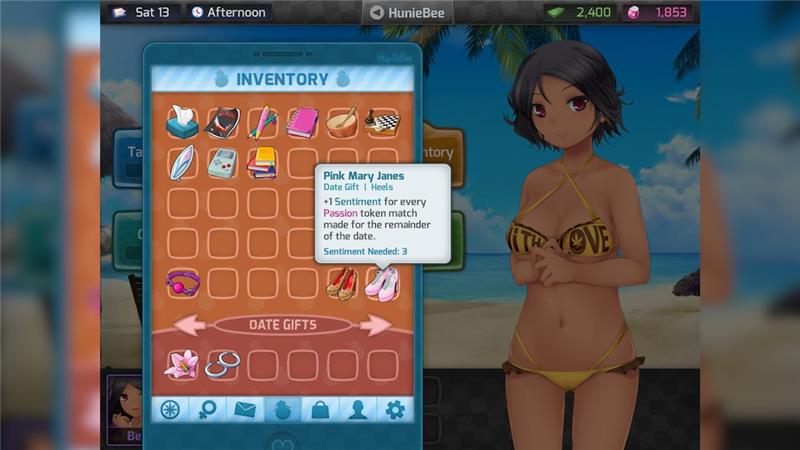Image resolution: width=800 pixels, height=450 pixels.
Task: Open the gear settings tab
Action: (x=395, y=409)
